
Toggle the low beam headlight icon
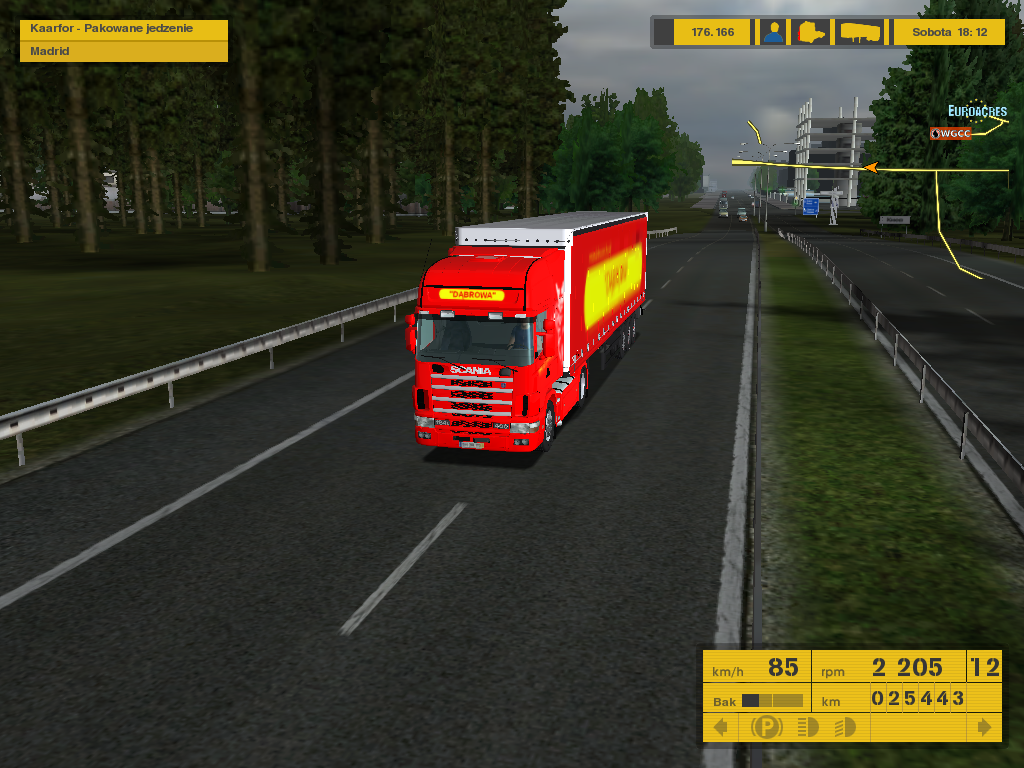point(845,727)
